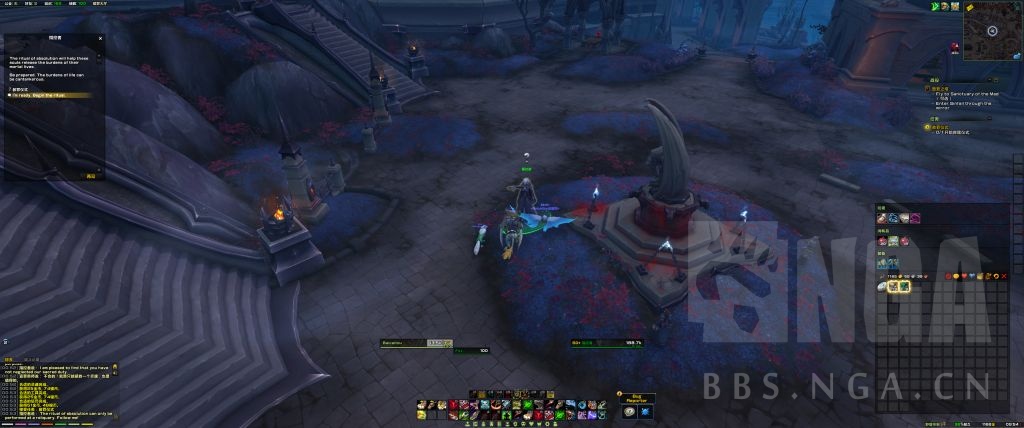Click the green arrow icon beside the minimap
The width and height of the screenshot is (1024, 428).
click(932, 7)
